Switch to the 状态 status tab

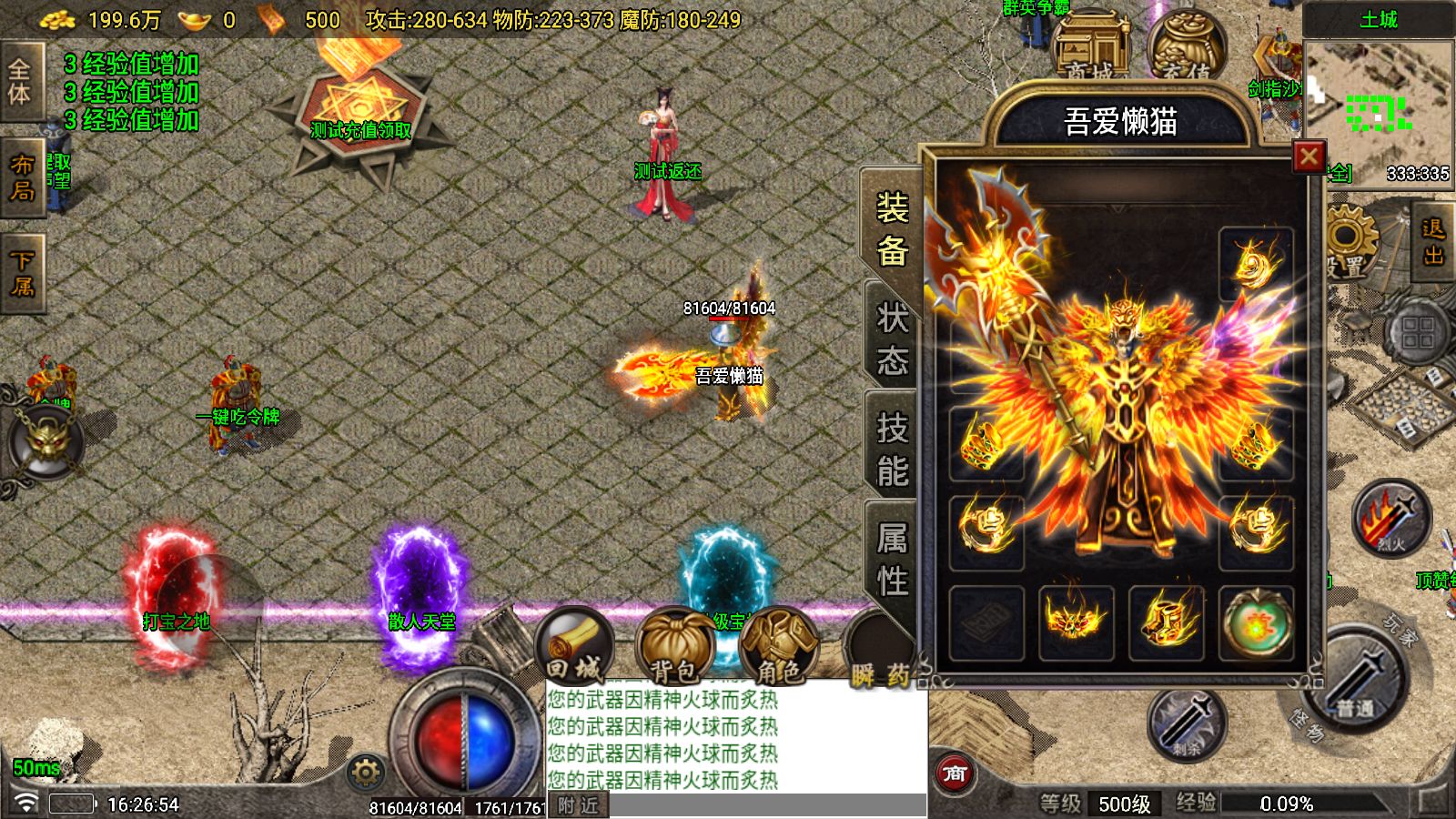pyautogui.click(x=891, y=340)
